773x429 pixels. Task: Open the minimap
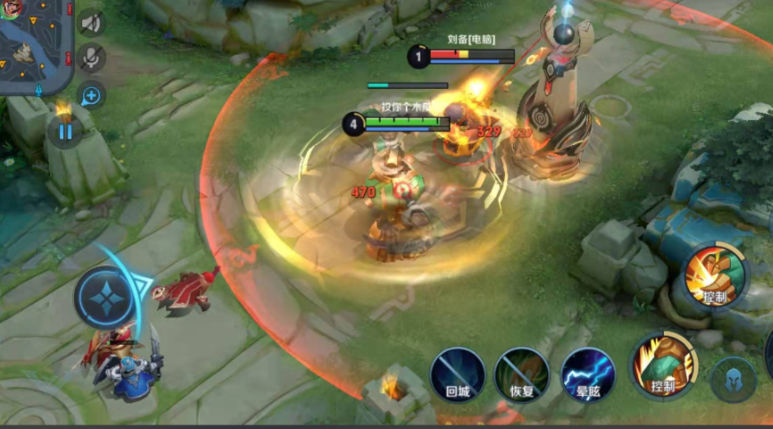(30, 45)
